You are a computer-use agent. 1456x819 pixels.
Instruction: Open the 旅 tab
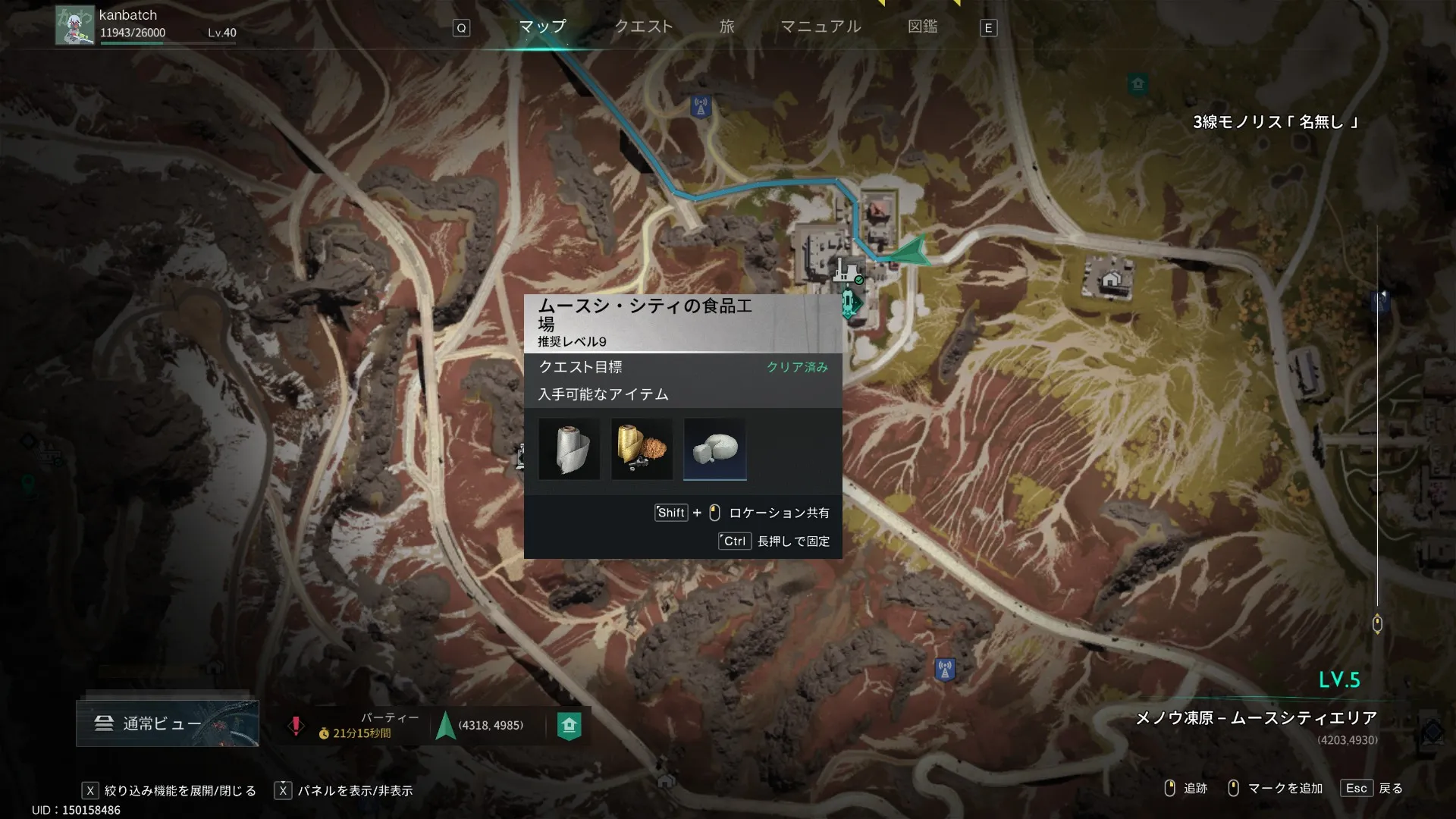tap(726, 27)
